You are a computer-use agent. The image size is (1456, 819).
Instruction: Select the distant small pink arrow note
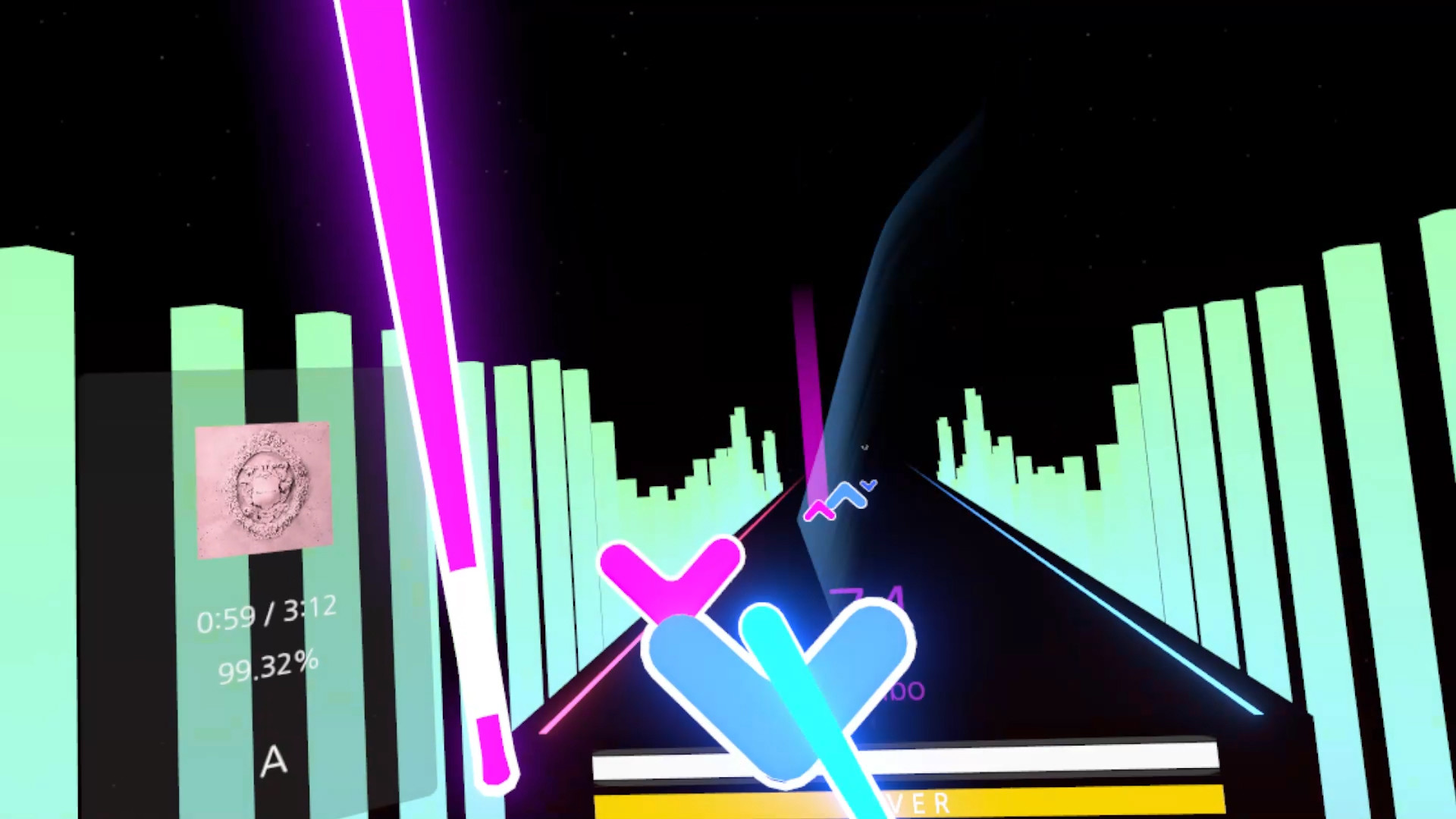pos(821,510)
